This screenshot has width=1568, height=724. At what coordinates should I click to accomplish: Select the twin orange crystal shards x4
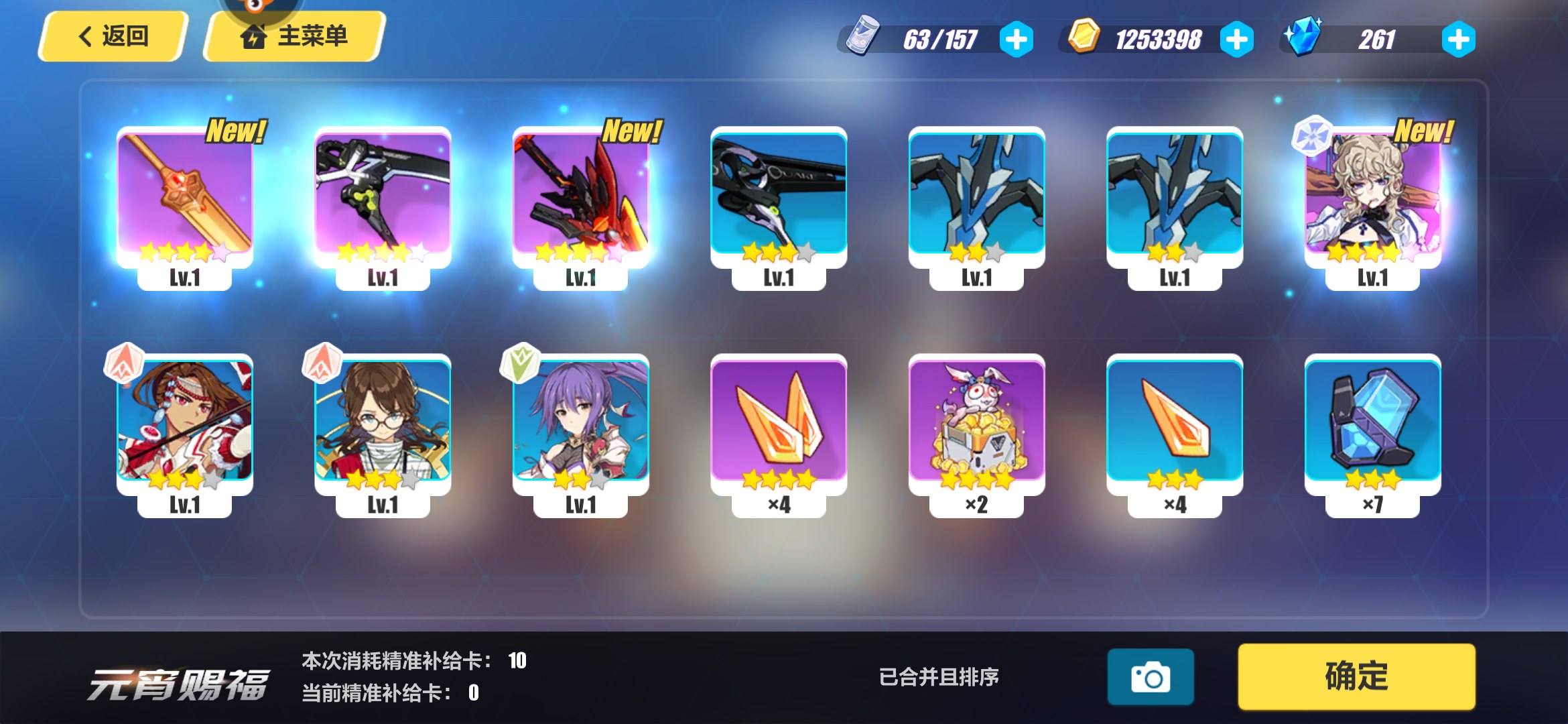779,424
